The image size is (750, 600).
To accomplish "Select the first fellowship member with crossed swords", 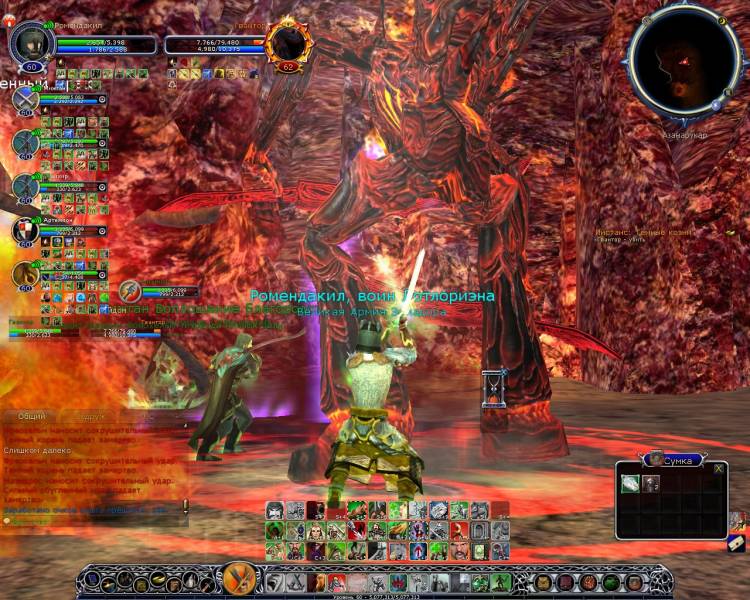I will pos(25,100).
